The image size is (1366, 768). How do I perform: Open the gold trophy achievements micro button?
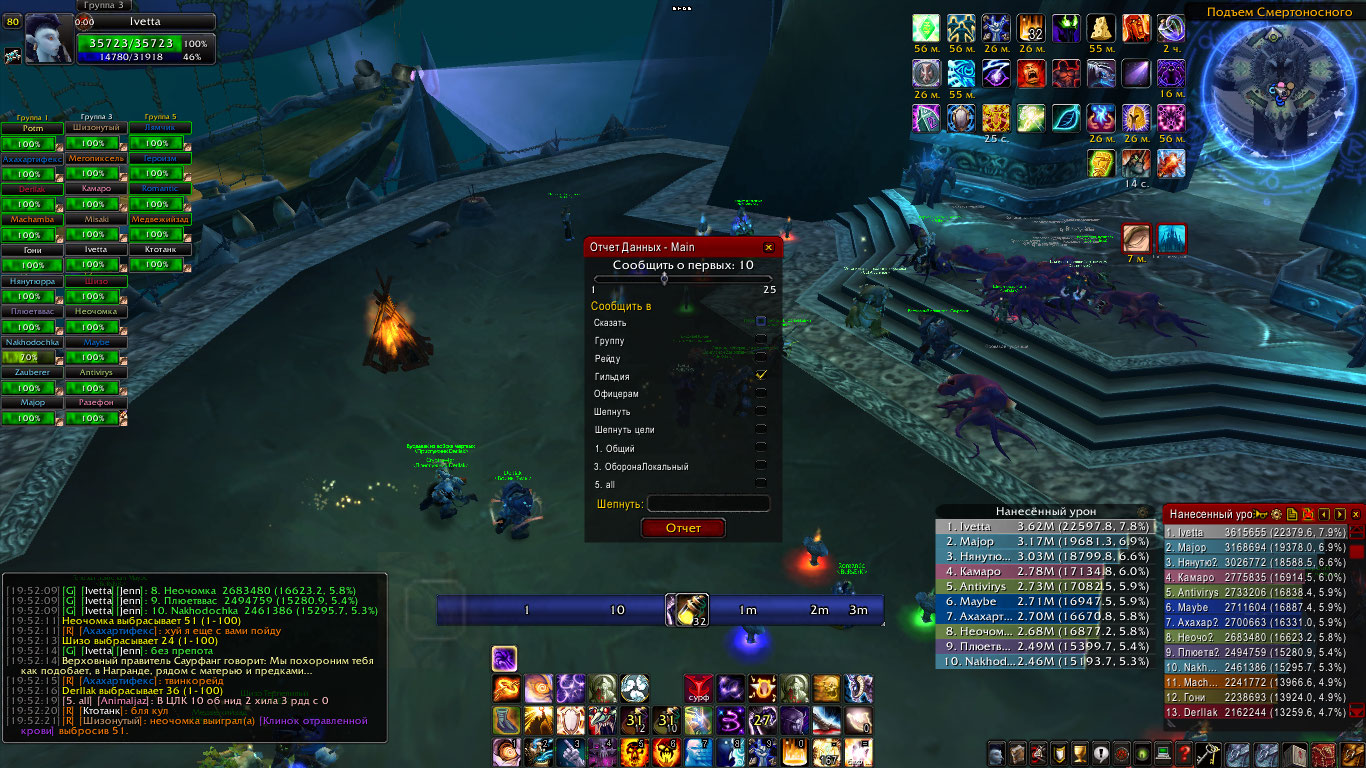pos(1079,754)
